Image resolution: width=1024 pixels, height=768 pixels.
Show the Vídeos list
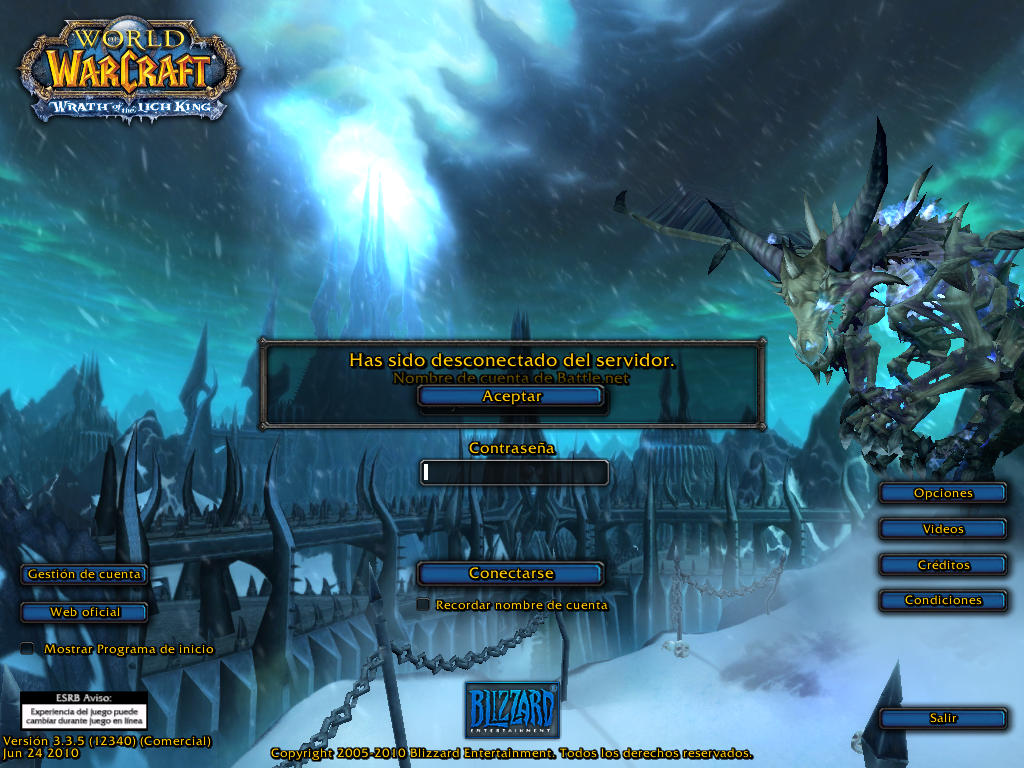(943, 529)
